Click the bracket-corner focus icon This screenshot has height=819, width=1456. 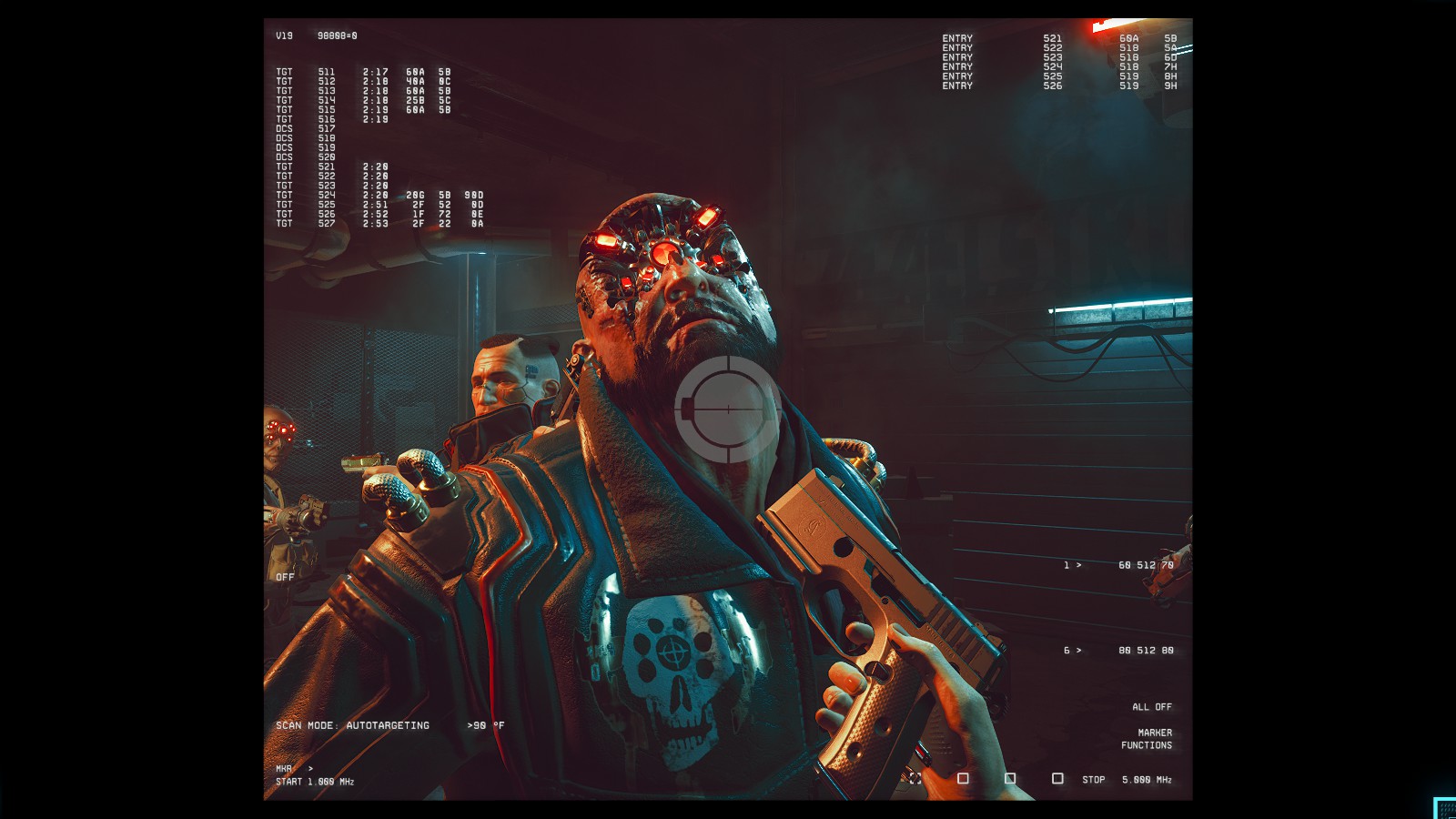(915, 779)
